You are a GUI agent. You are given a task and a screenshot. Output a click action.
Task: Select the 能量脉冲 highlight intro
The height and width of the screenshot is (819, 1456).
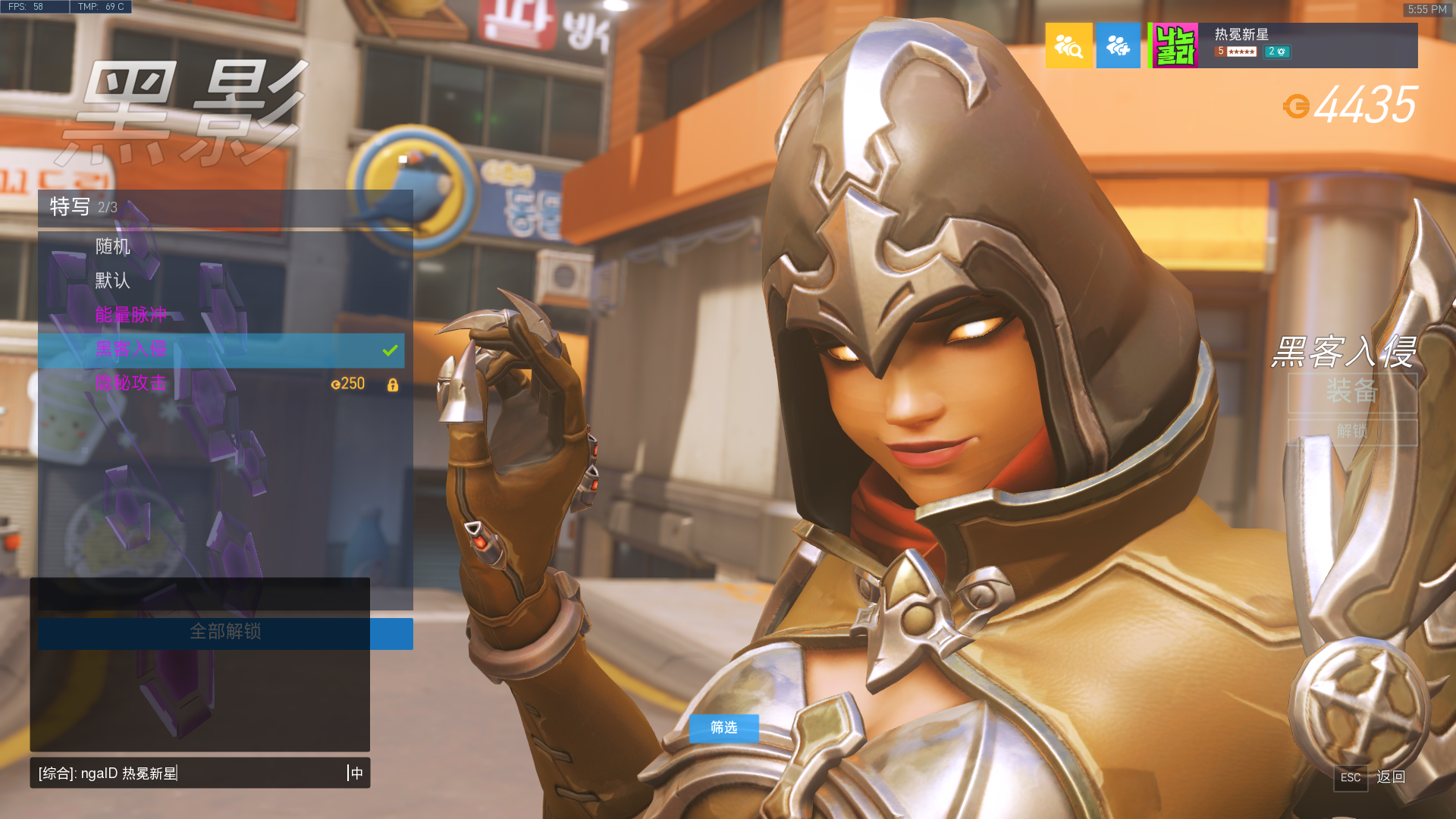coord(220,315)
